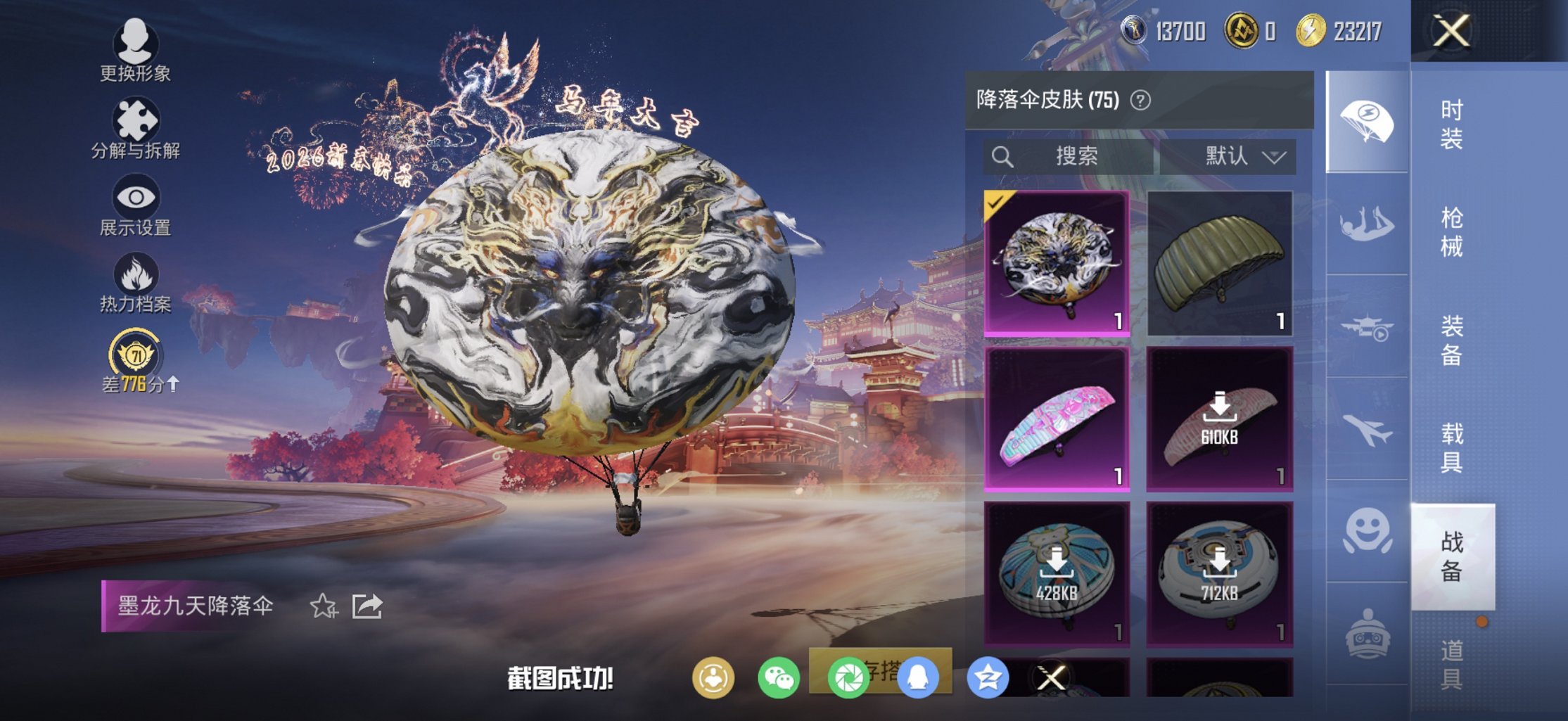Close the panel with the X button

pos(1451,31)
